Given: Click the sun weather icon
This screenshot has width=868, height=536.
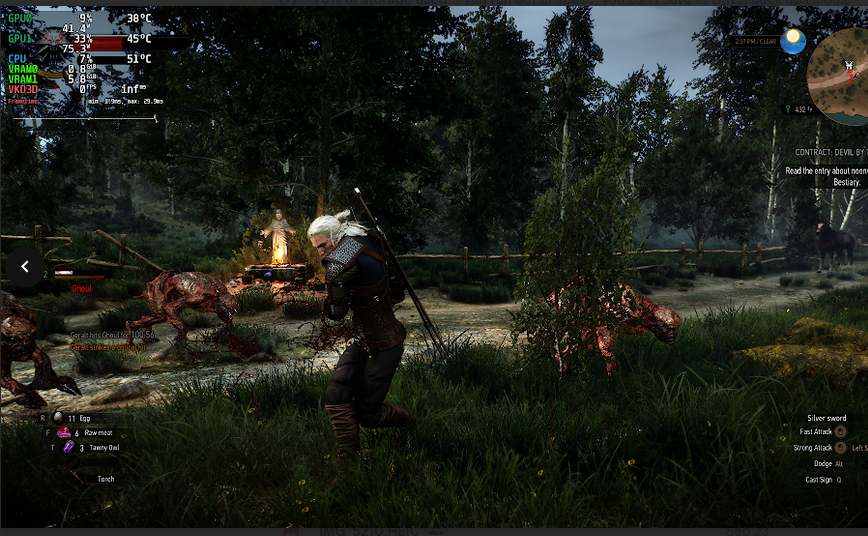Looking at the screenshot, I should pos(794,41).
